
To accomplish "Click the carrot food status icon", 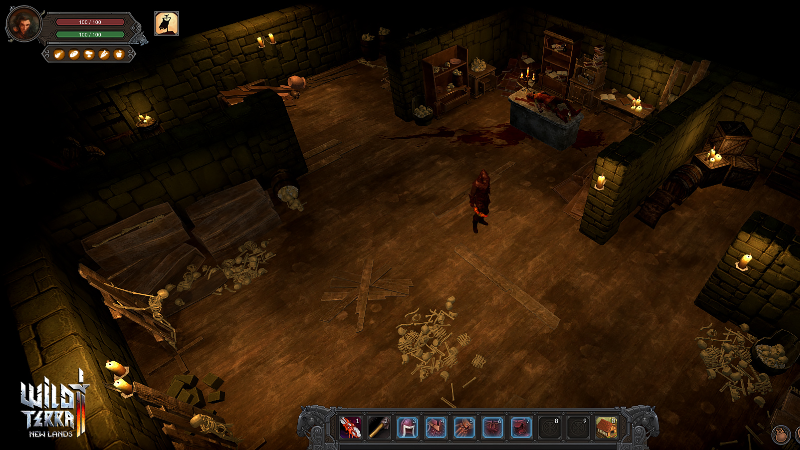I will 104,54.
